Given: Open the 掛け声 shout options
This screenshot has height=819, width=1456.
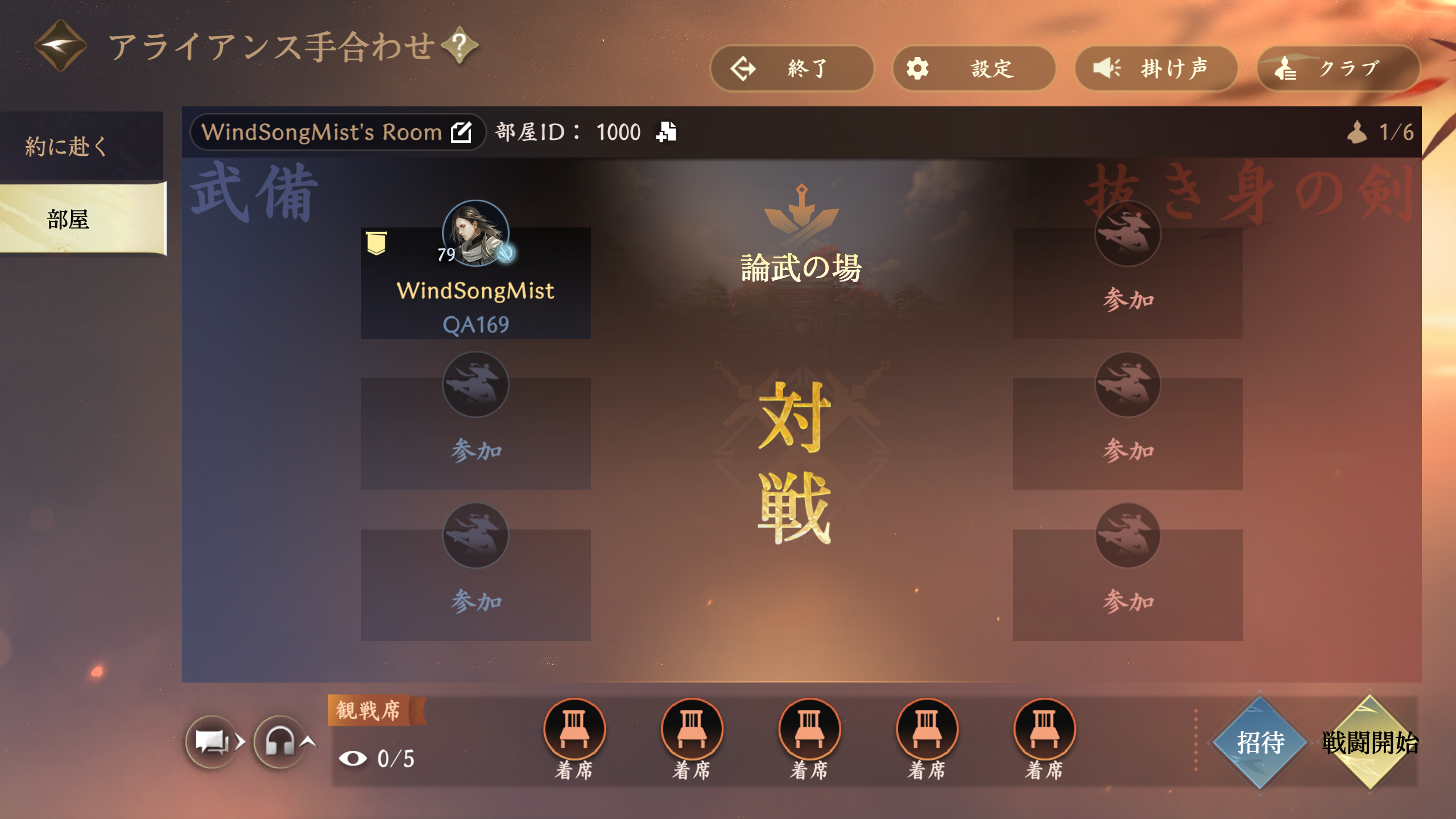Looking at the screenshot, I should pos(1155,69).
